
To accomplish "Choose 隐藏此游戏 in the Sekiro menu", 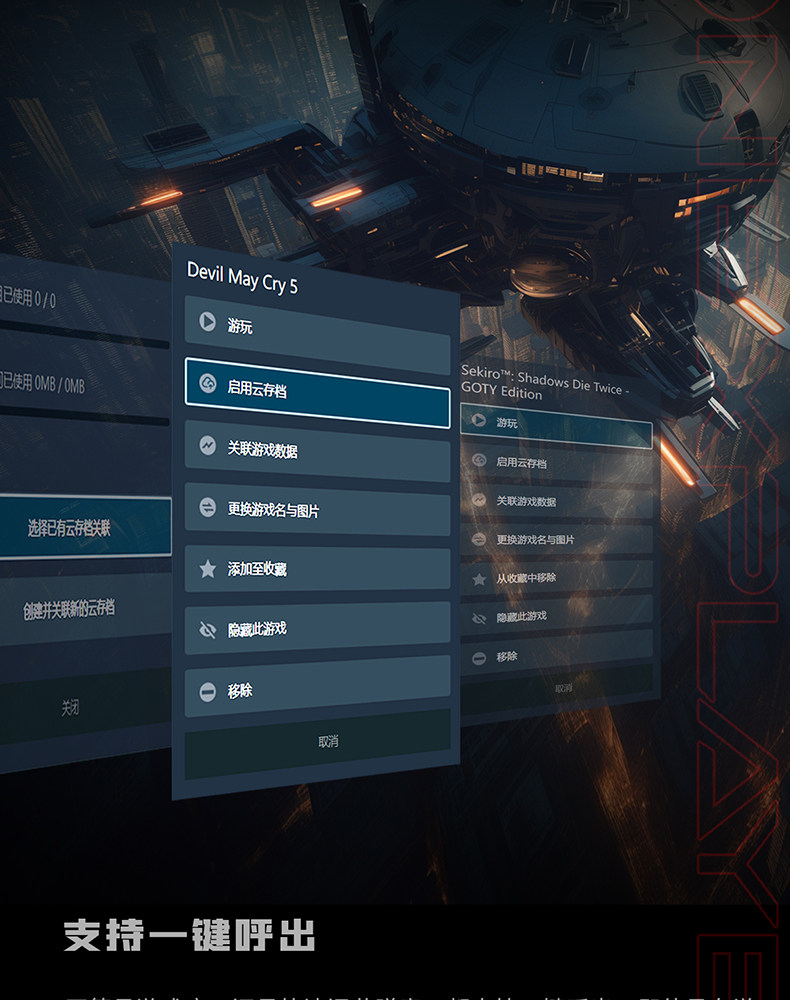I will (556, 618).
